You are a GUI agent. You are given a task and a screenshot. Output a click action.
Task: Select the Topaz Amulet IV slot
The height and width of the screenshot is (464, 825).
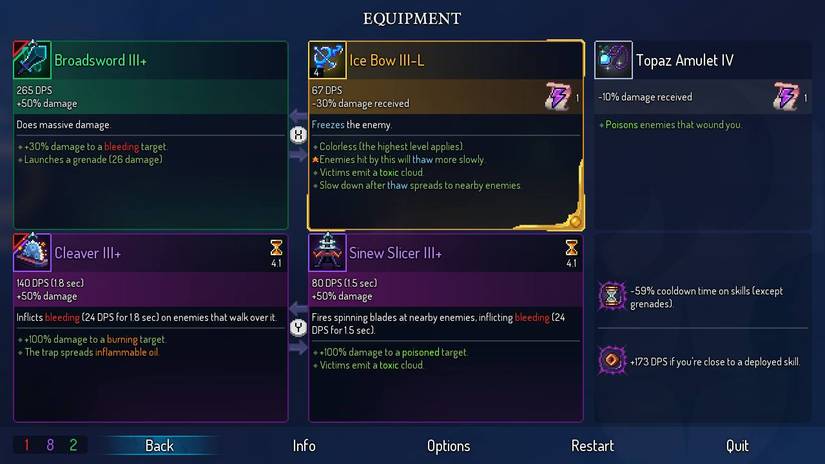704,134
